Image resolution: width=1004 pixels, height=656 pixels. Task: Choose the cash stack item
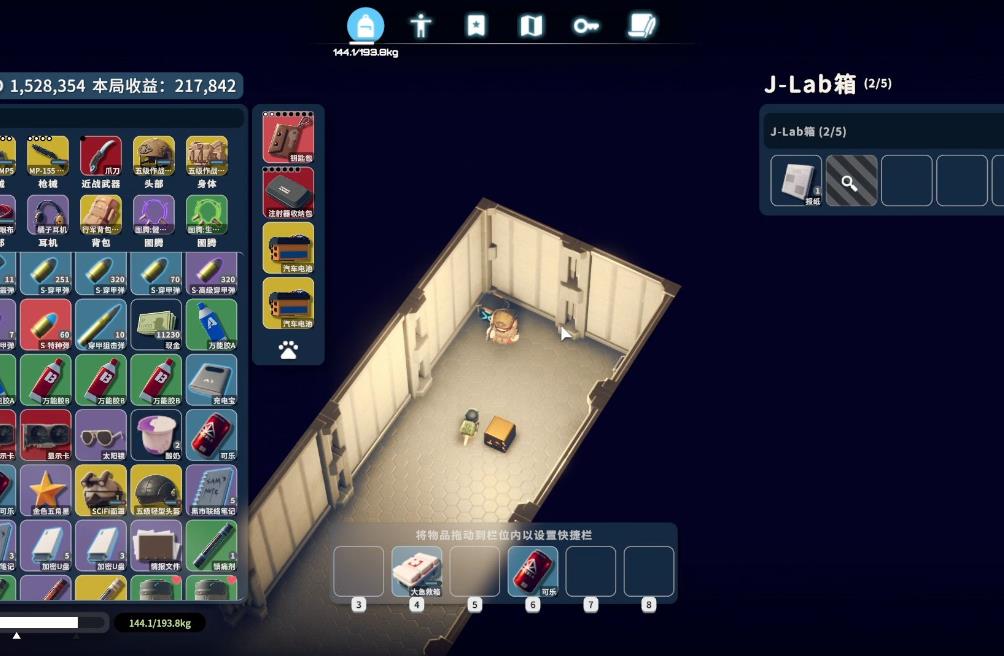155,324
